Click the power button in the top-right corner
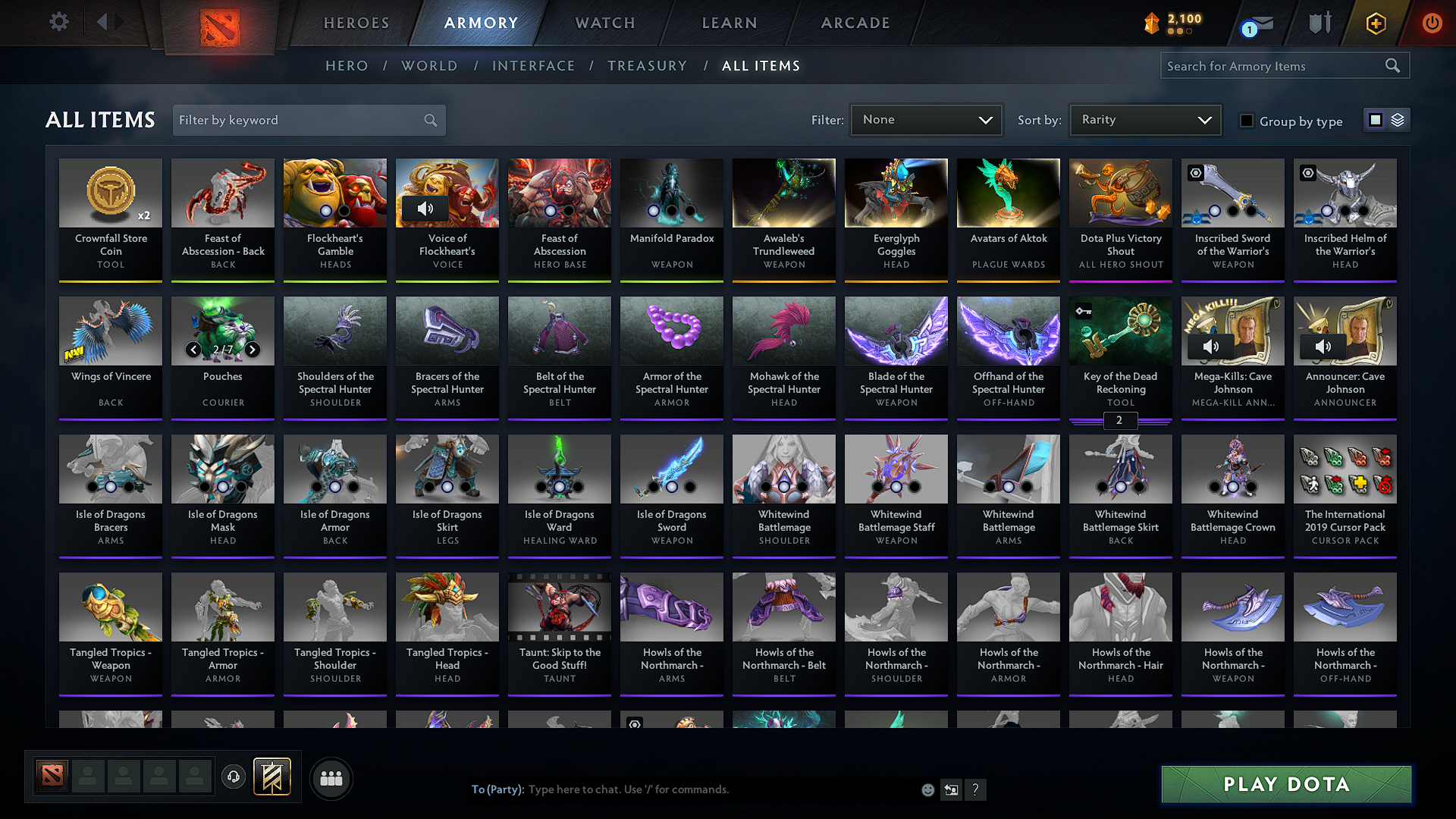 1432,23
